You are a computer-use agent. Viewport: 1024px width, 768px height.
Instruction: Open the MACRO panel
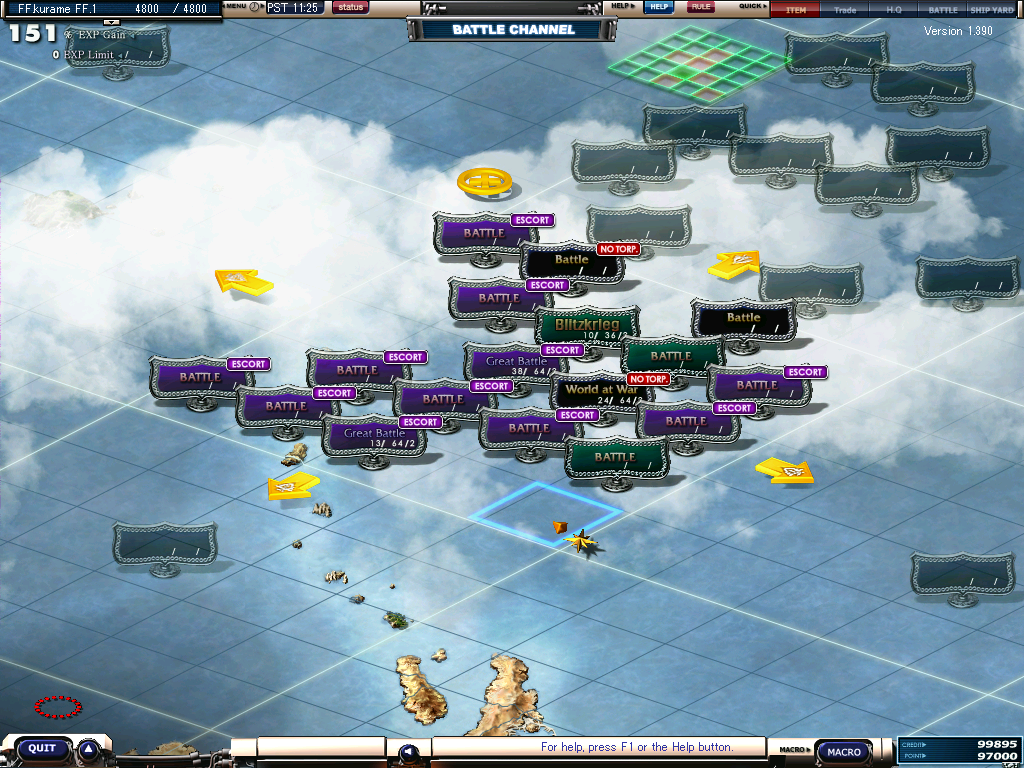[844, 752]
